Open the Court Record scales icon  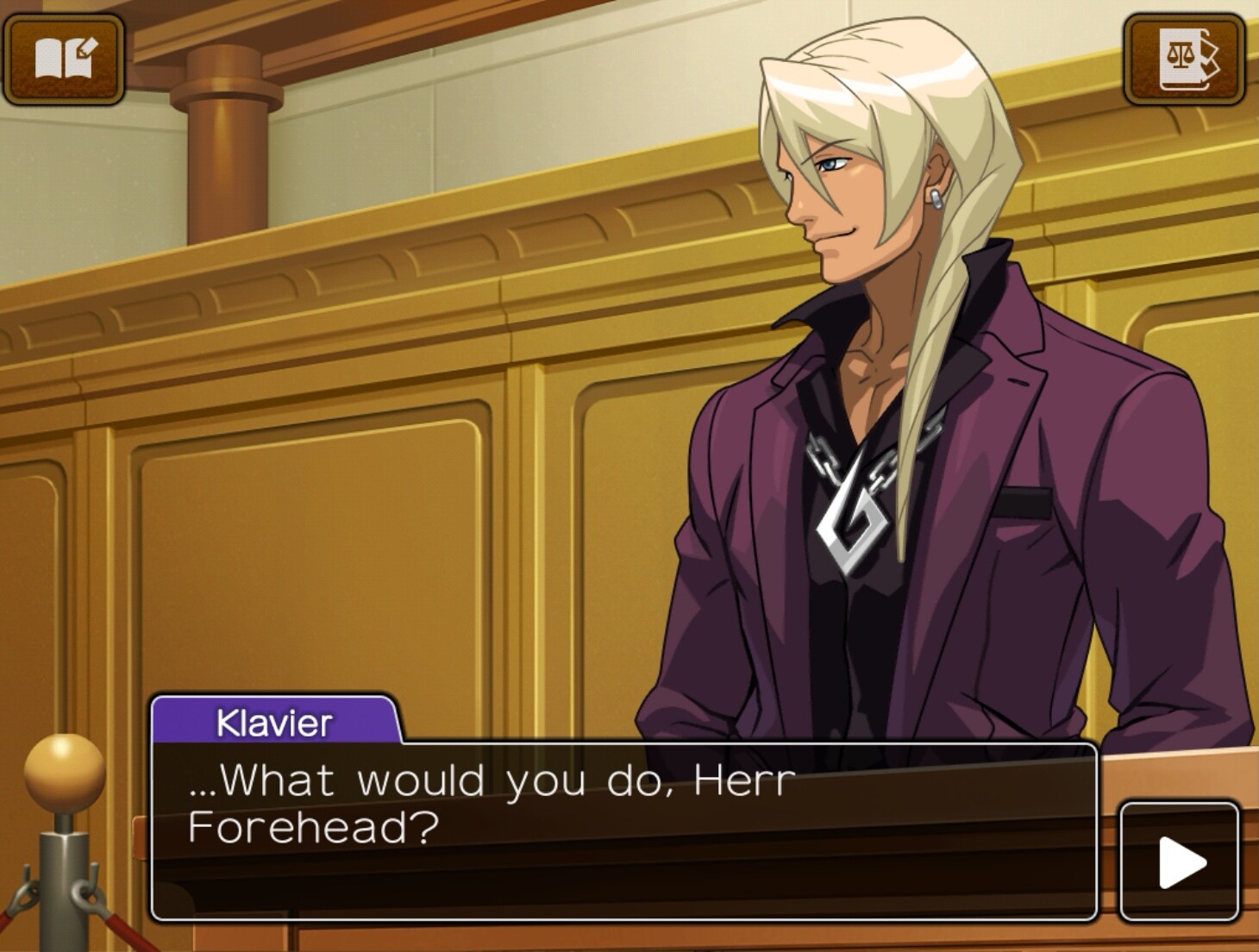point(1183,59)
